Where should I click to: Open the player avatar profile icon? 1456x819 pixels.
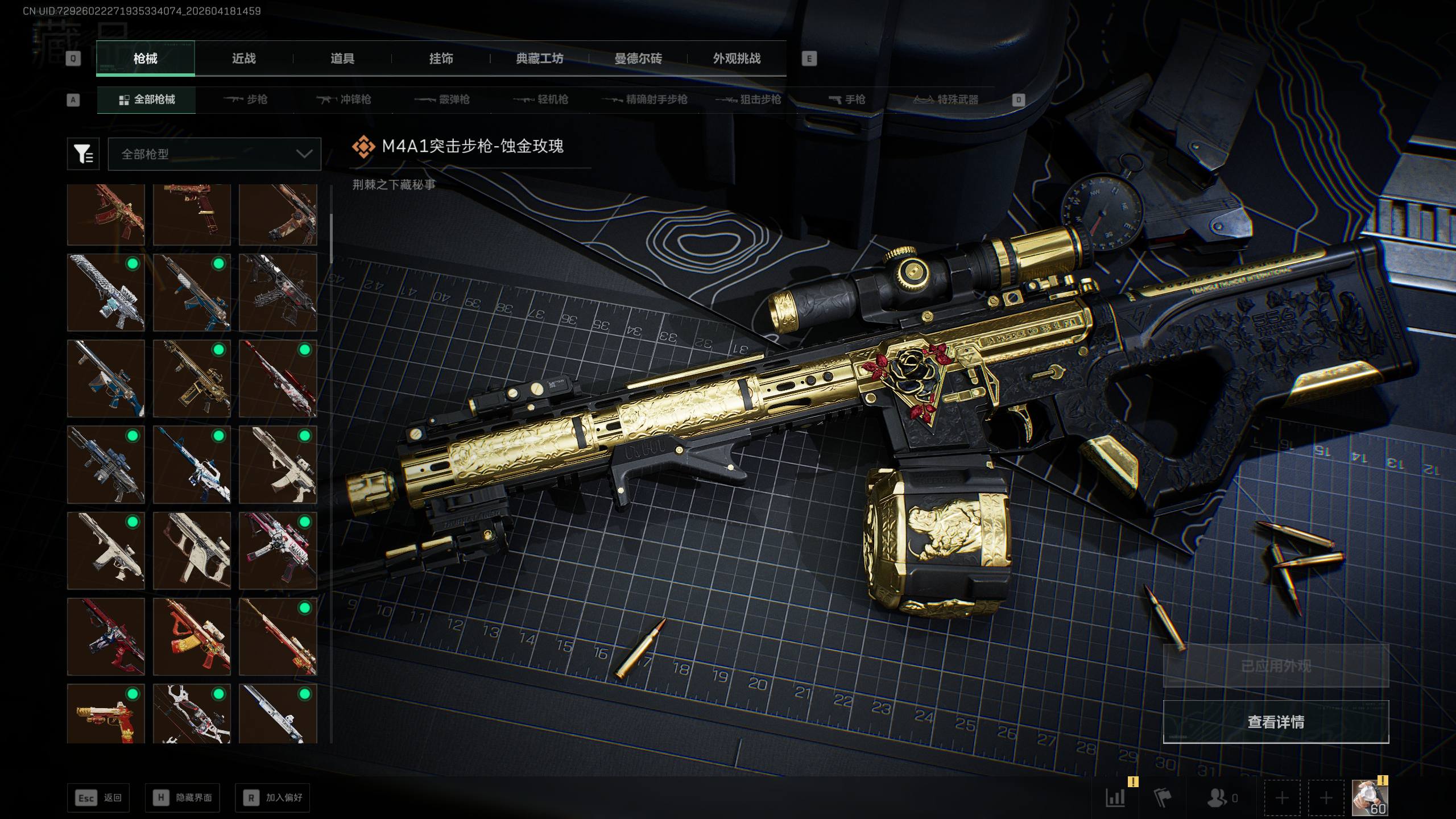(1369, 798)
